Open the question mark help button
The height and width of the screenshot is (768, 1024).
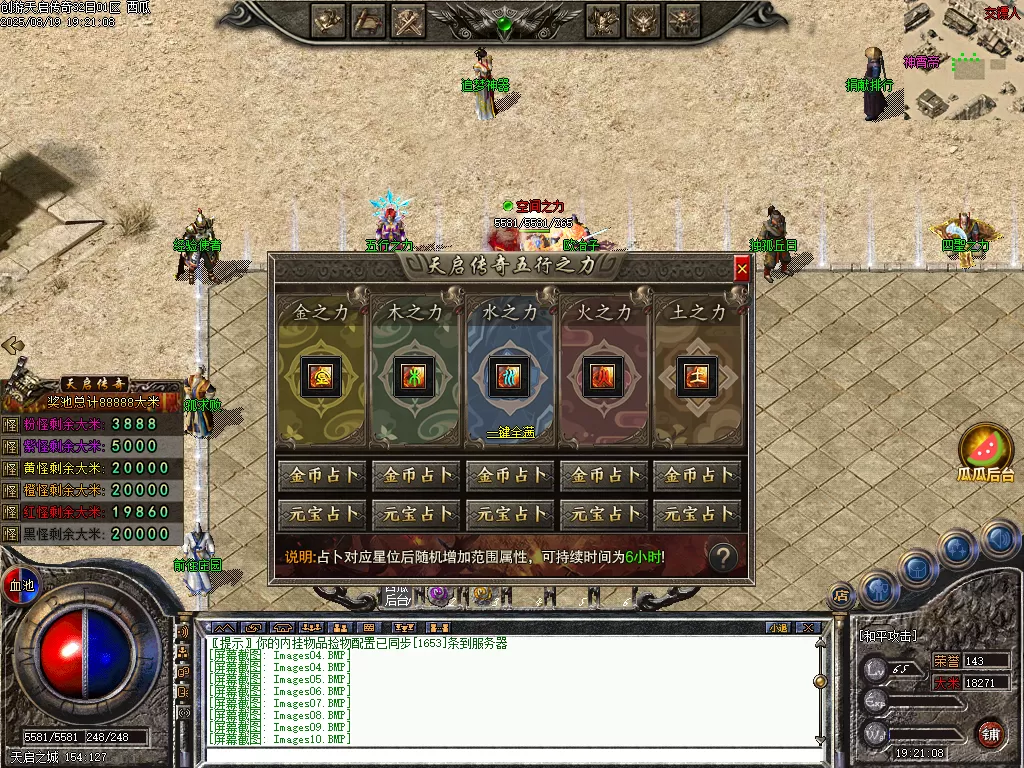722,558
